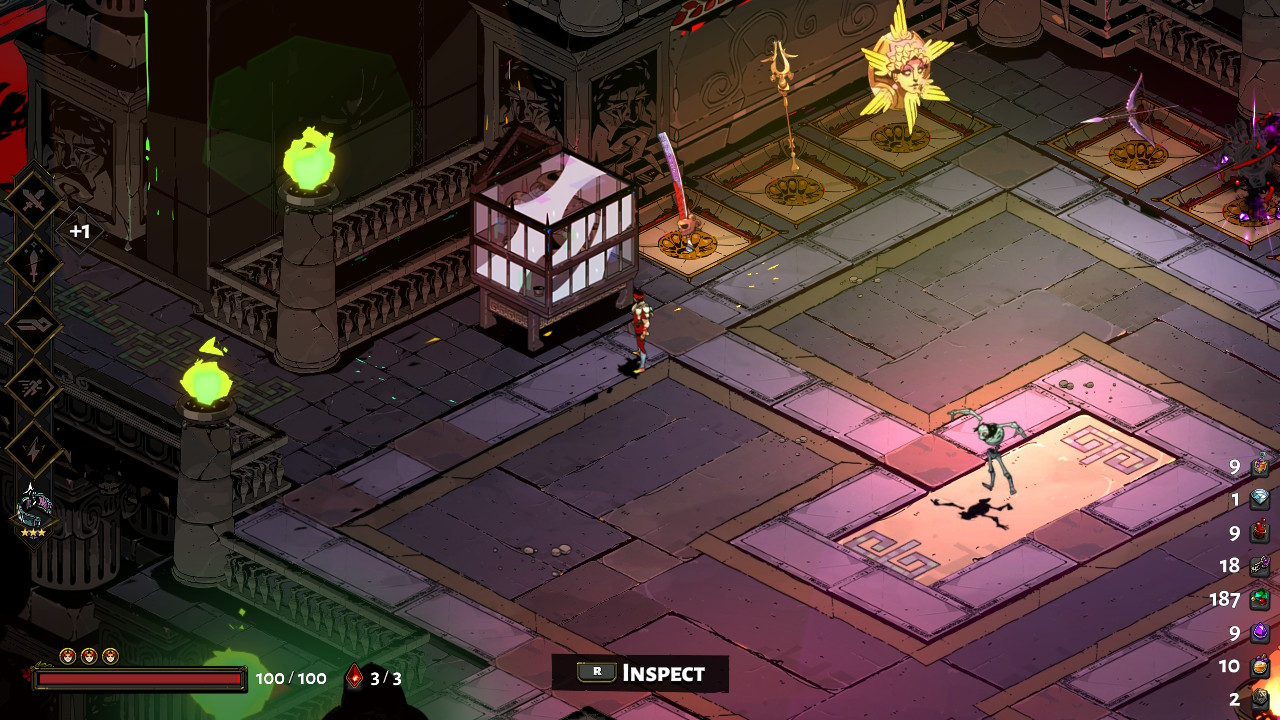Select the lightning bolt Call slot
The width and height of the screenshot is (1280, 720).
(x=34, y=449)
